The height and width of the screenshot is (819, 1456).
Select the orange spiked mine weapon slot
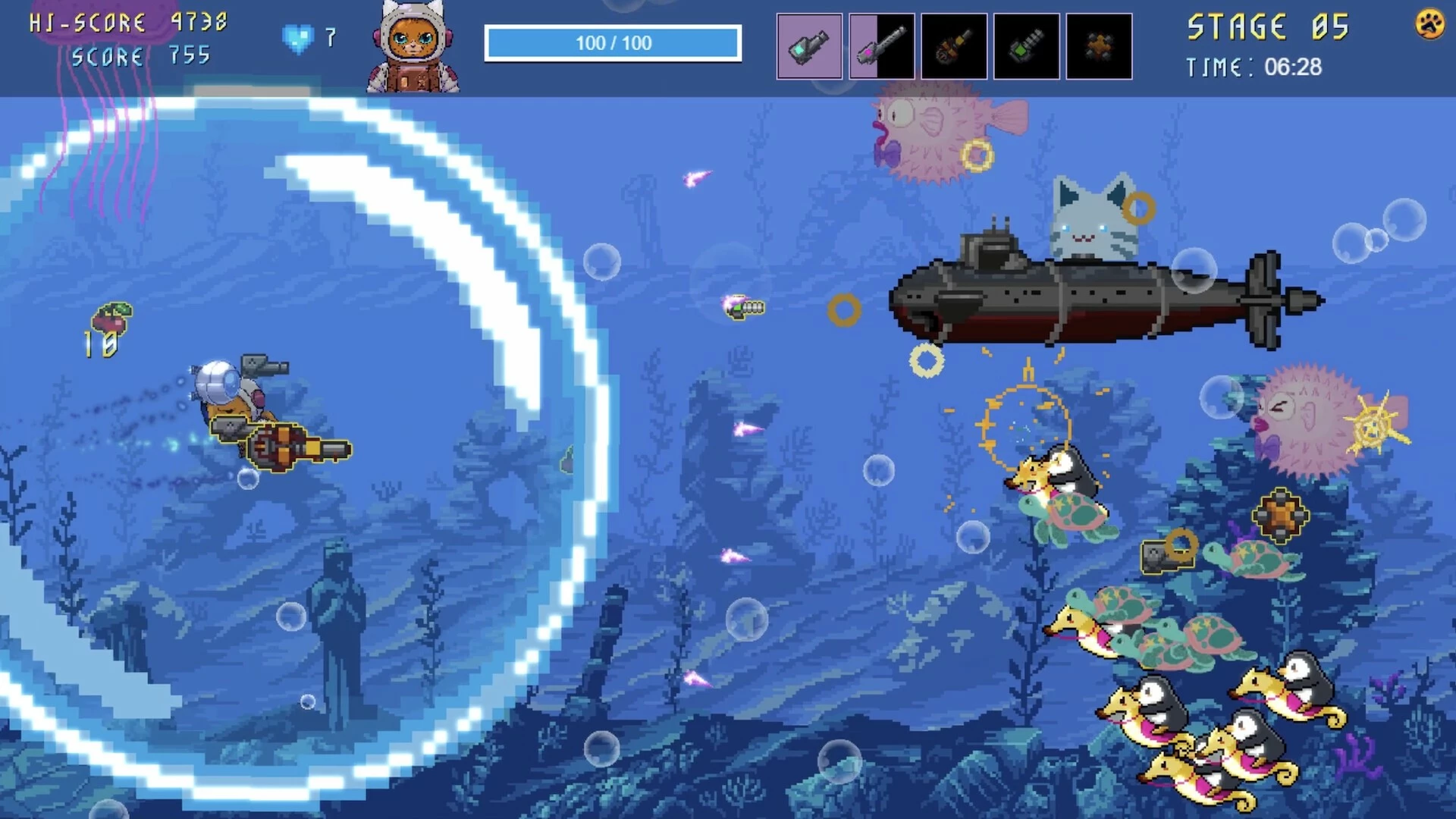pyautogui.click(x=1099, y=46)
